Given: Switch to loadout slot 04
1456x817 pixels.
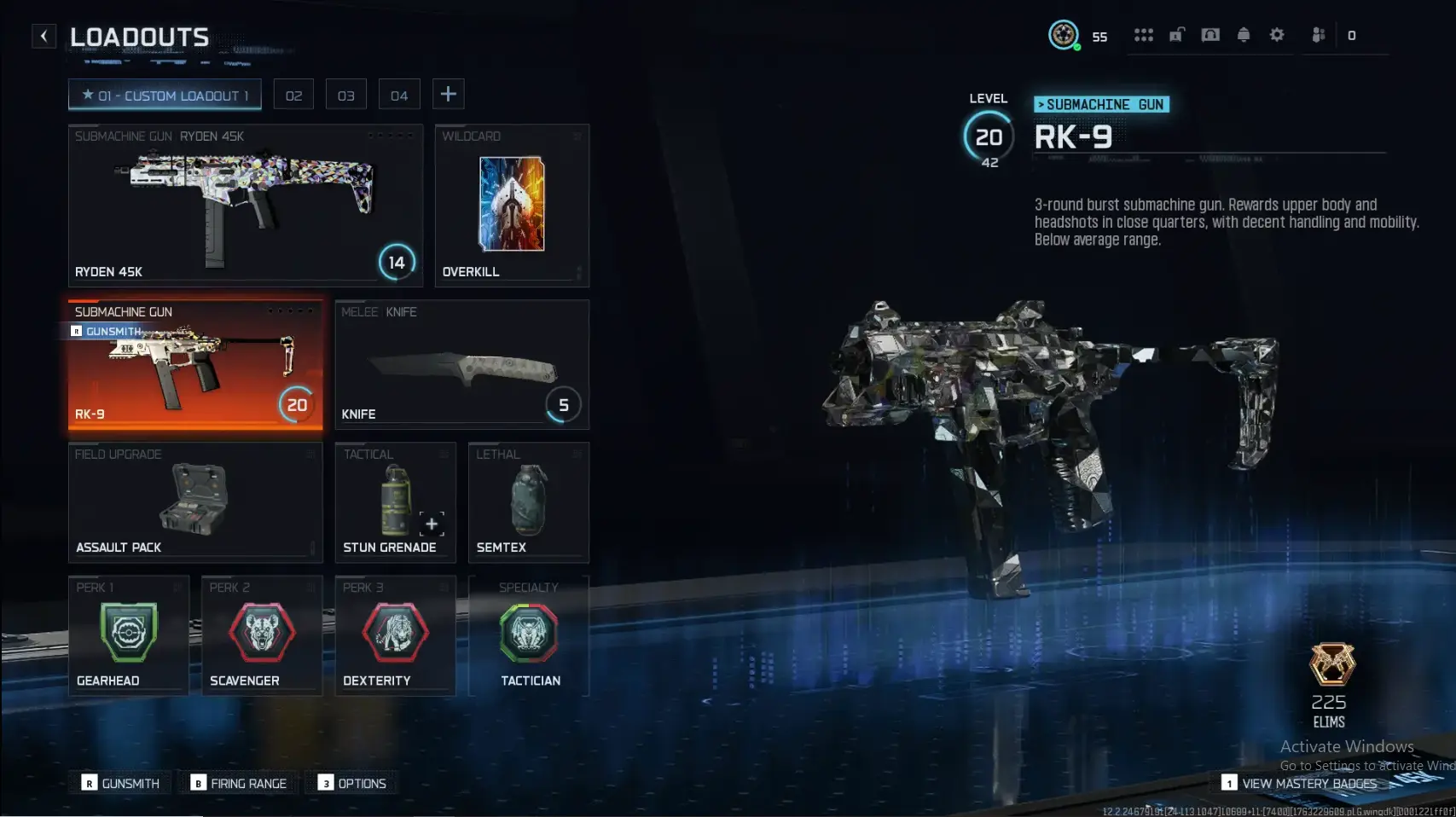Looking at the screenshot, I should pyautogui.click(x=399, y=94).
